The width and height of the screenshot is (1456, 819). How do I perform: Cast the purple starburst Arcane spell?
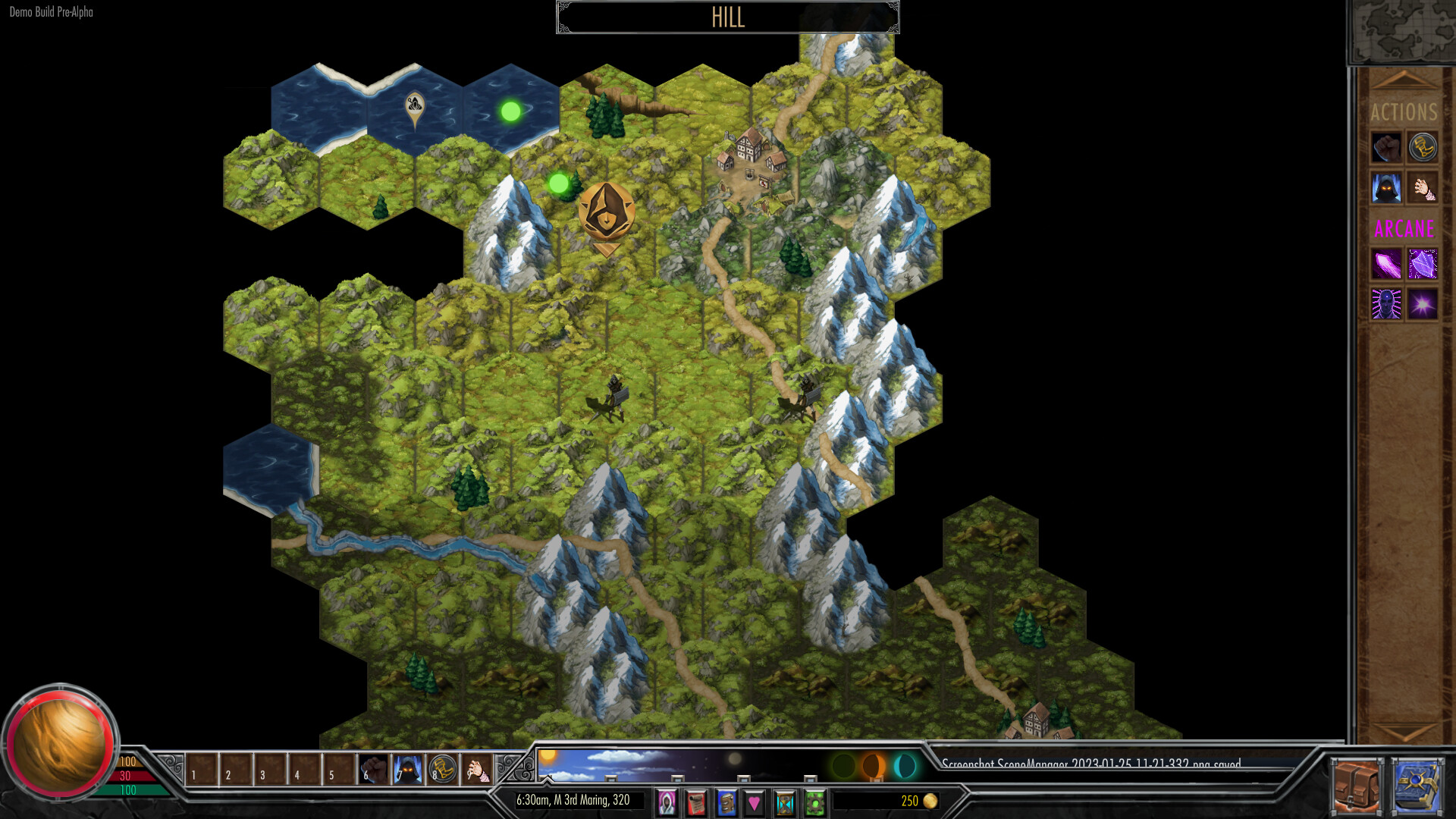point(1423,305)
